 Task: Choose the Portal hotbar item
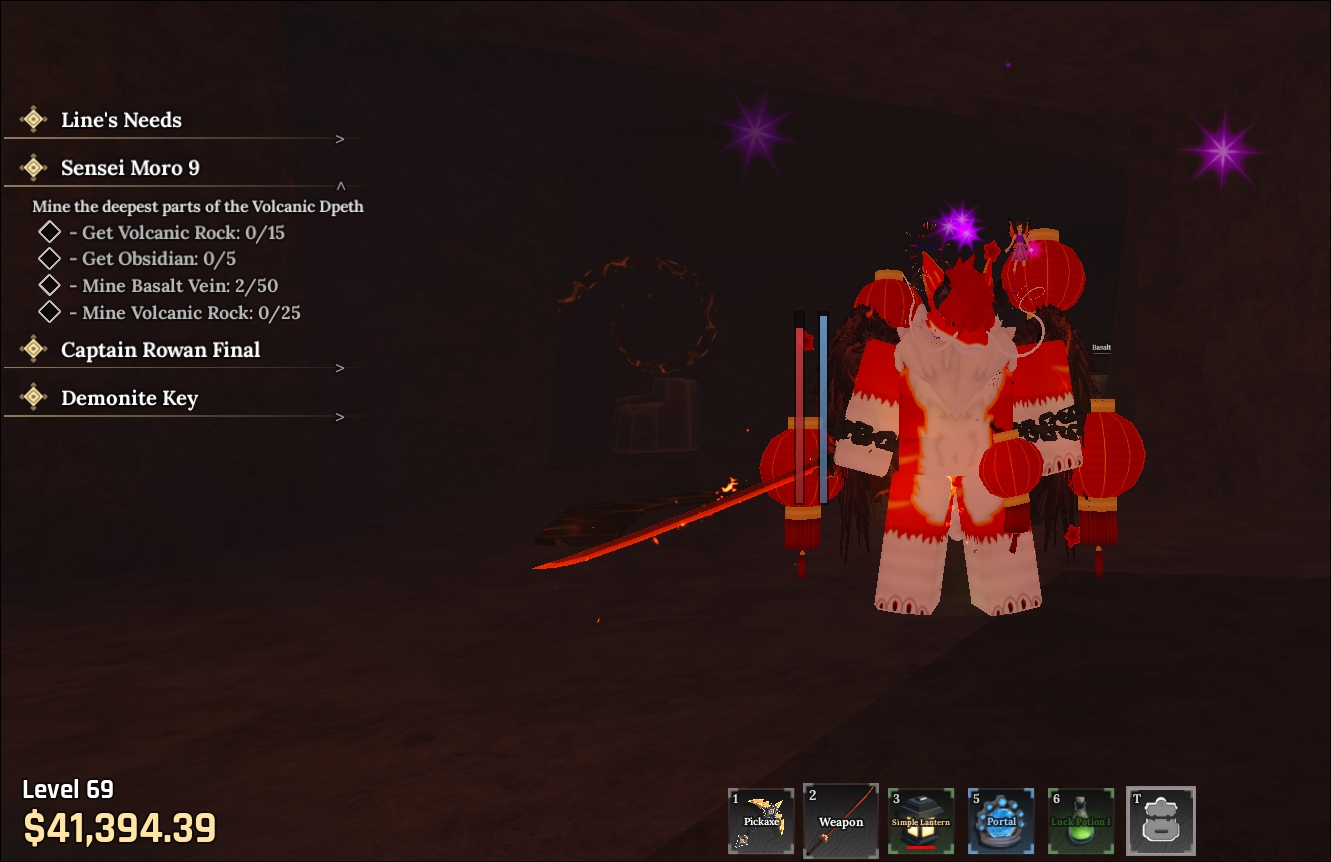pos(1001,821)
